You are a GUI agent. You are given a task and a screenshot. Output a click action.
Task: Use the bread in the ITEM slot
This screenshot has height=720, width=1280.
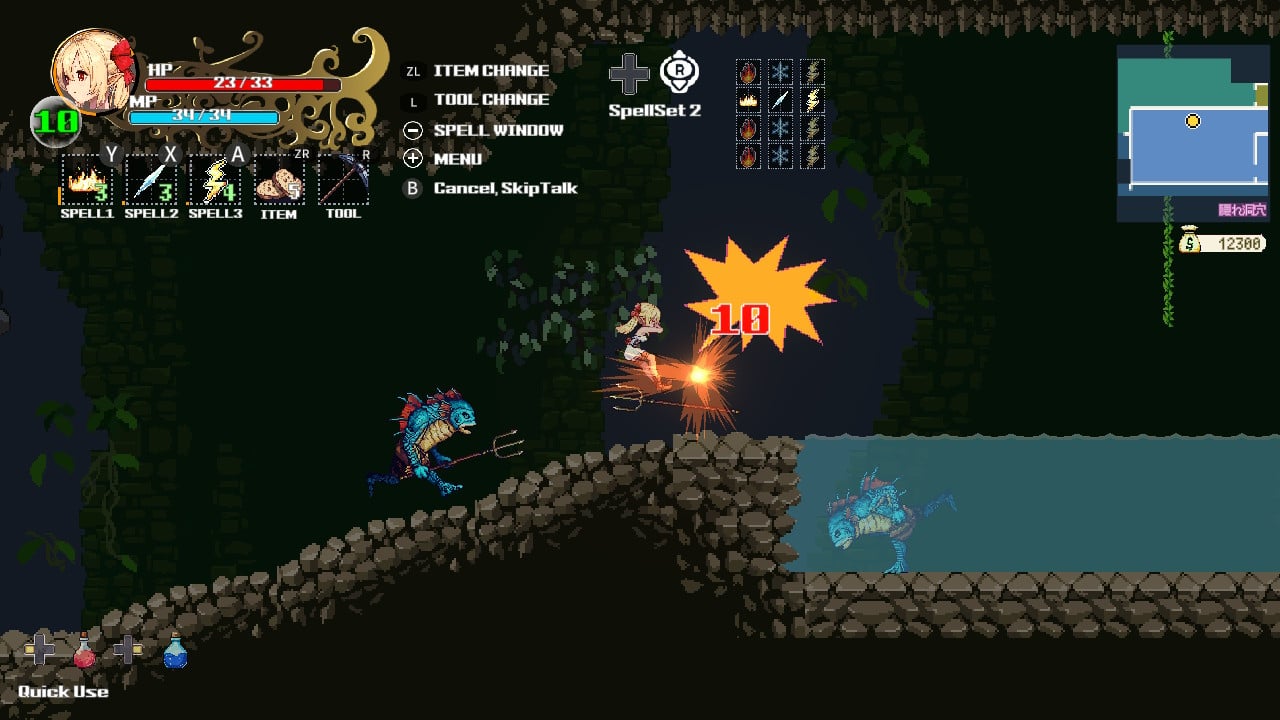point(279,181)
